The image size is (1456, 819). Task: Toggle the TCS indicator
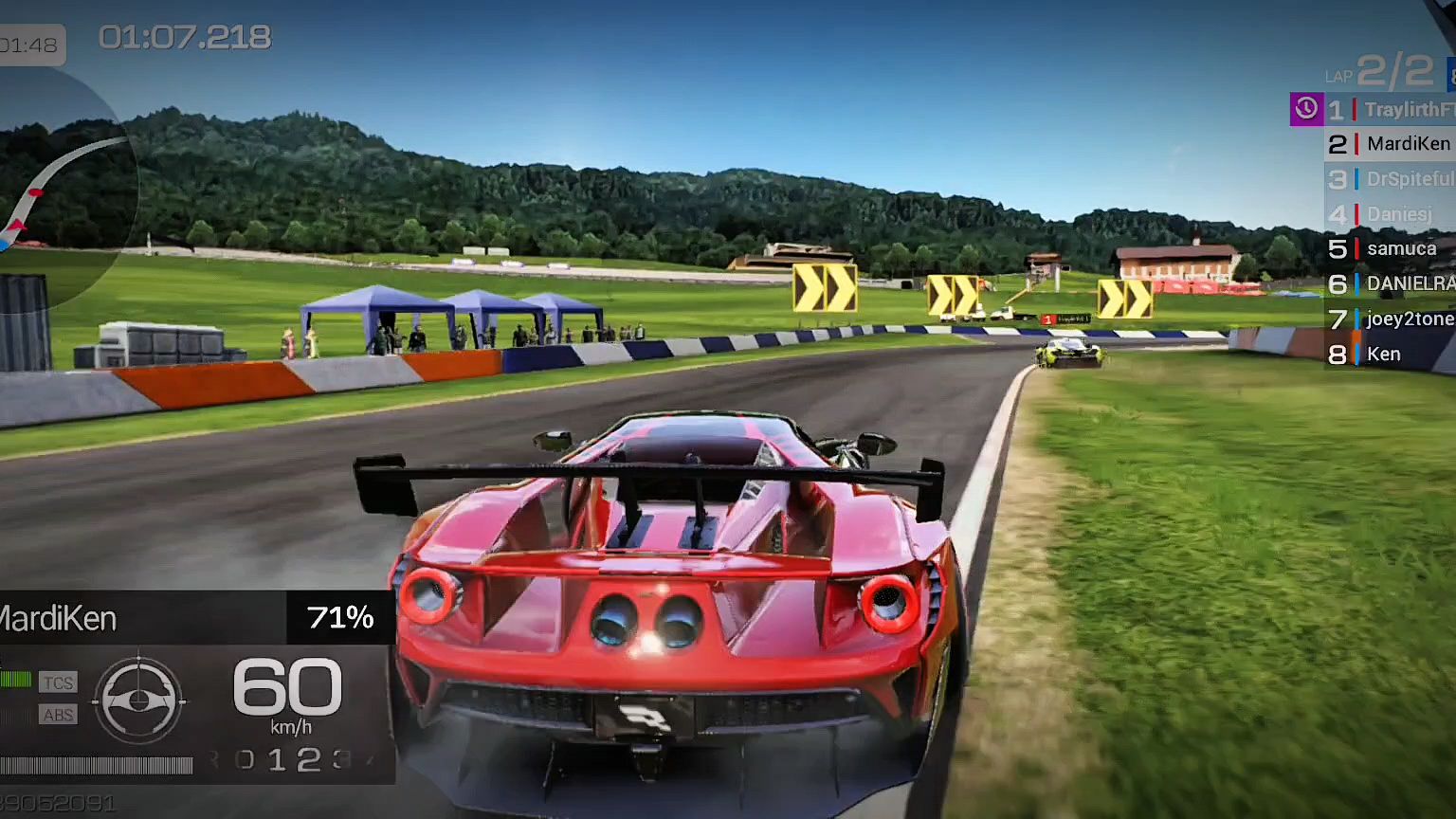[x=58, y=682]
